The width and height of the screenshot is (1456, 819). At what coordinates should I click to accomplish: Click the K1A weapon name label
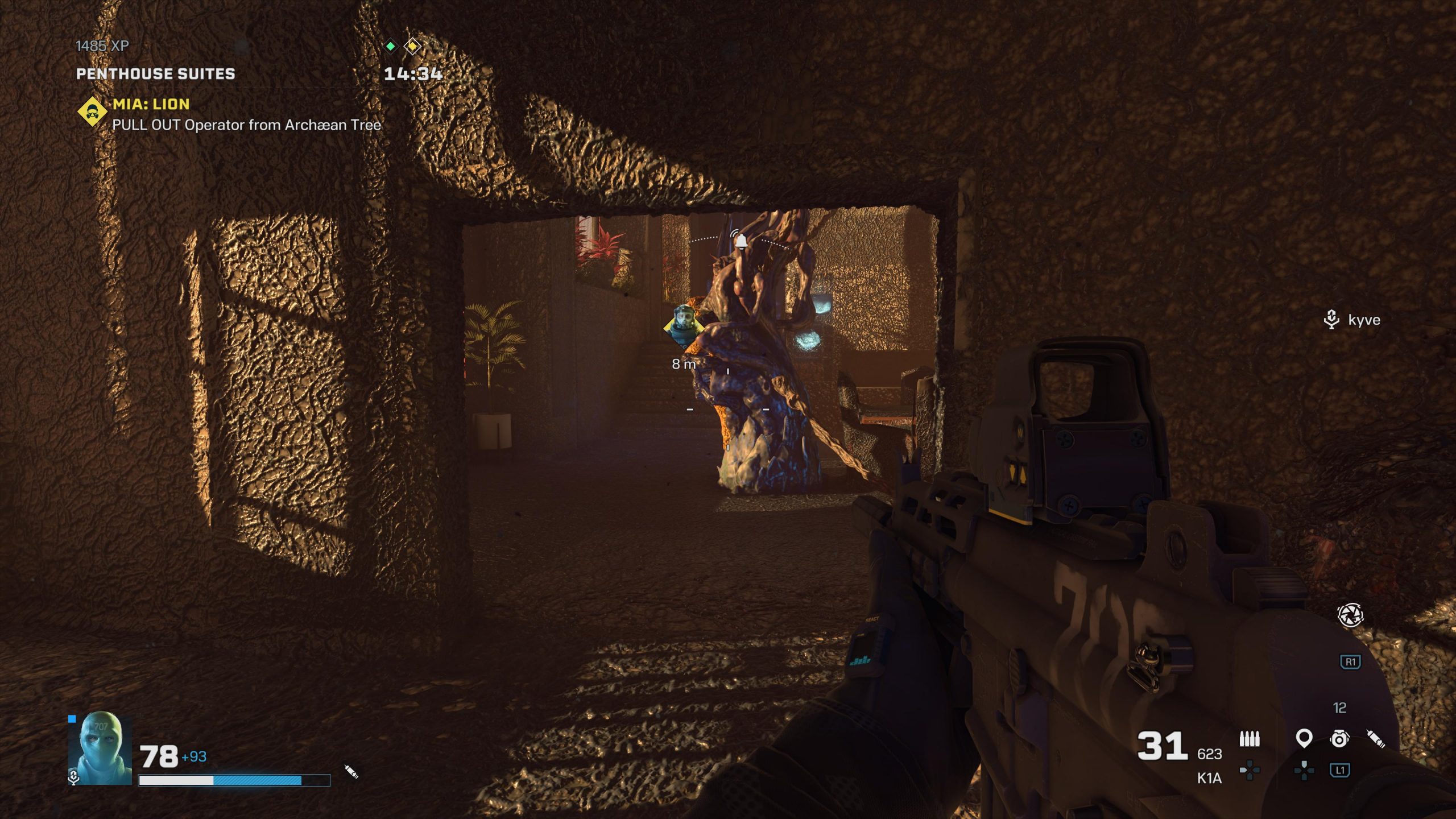click(x=1209, y=779)
